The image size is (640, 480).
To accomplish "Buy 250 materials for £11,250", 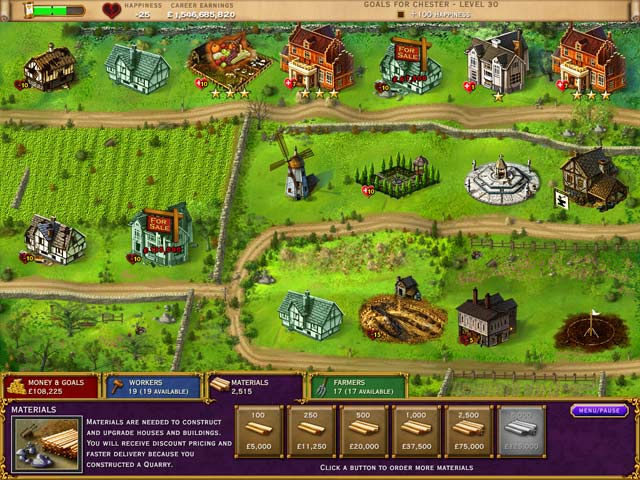I will [x=311, y=431].
